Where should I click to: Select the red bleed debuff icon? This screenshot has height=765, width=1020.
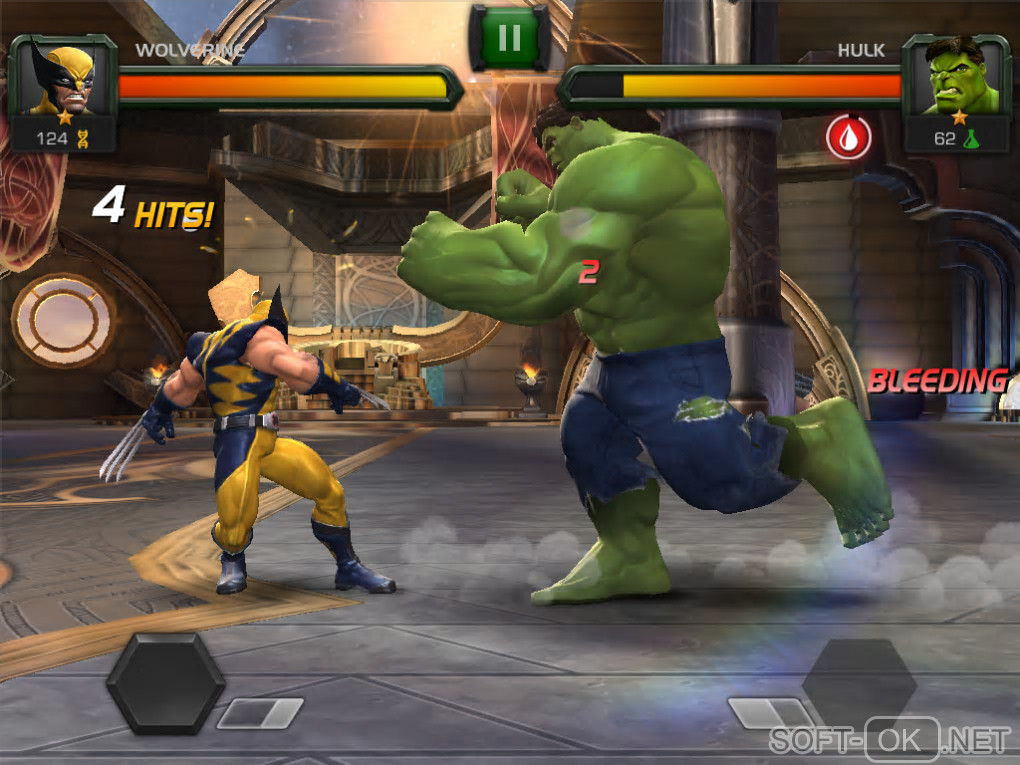point(848,136)
